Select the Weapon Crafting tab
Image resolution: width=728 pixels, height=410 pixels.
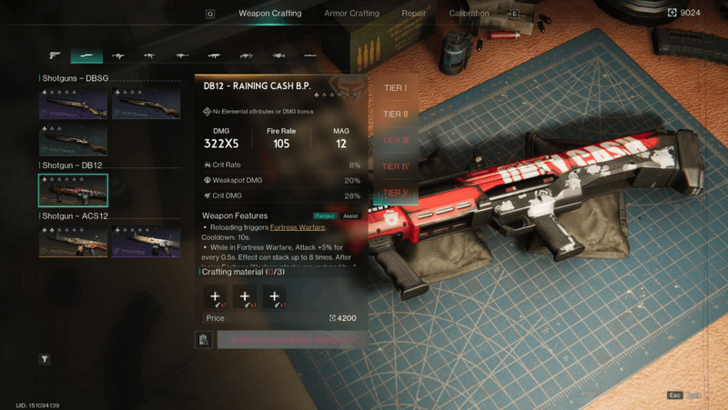click(x=270, y=14)
